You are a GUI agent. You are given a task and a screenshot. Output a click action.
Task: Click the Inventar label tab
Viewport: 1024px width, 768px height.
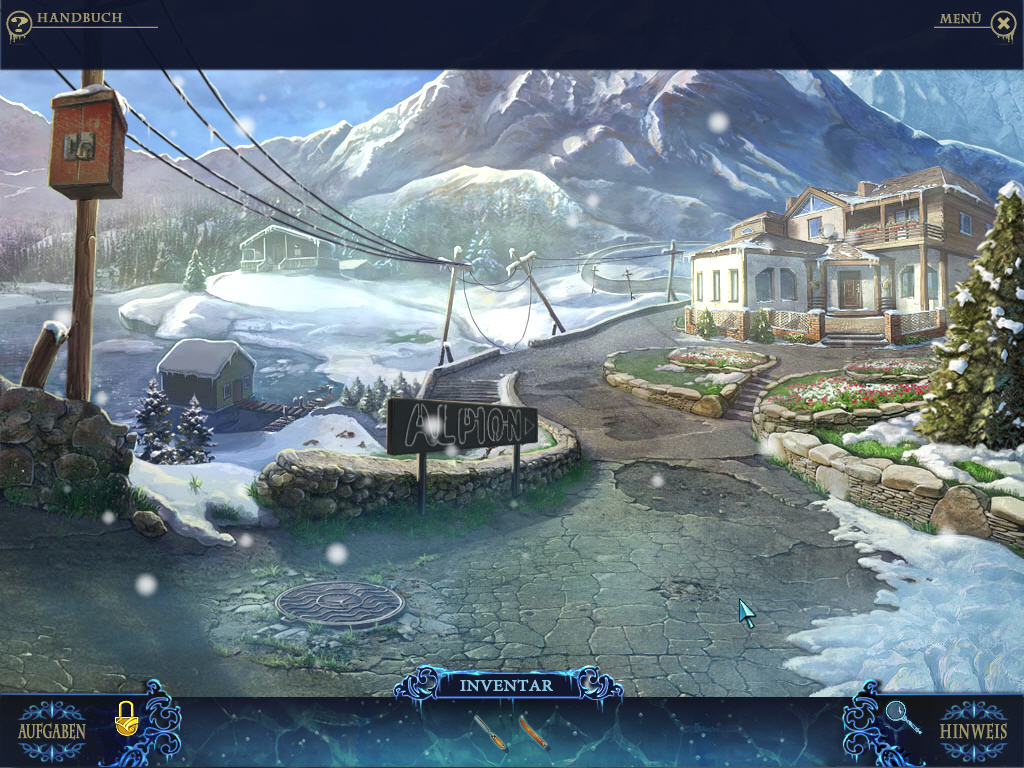point(506,685)
